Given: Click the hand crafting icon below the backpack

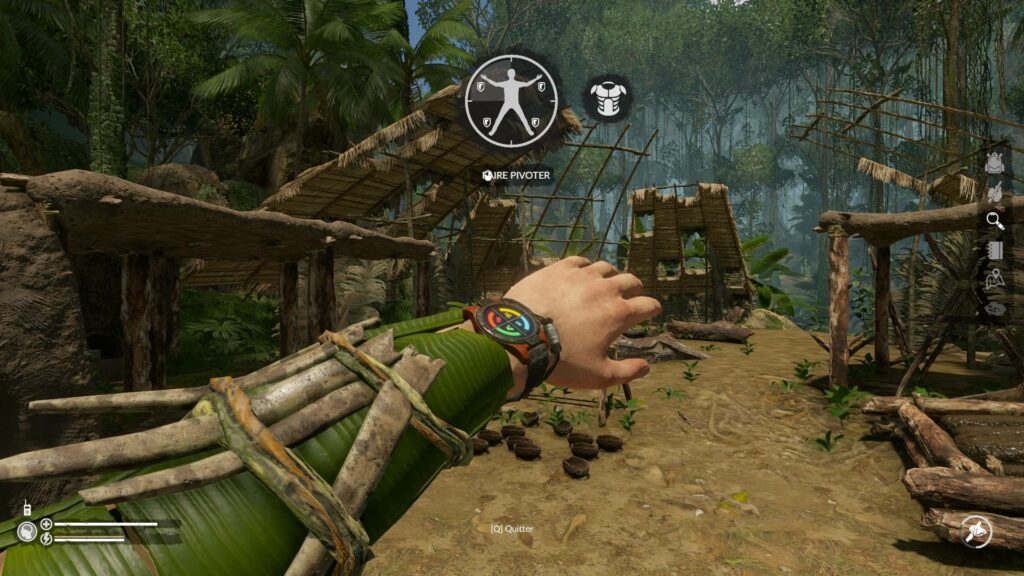Looking at the screenshot, I should tap(994, 192).
